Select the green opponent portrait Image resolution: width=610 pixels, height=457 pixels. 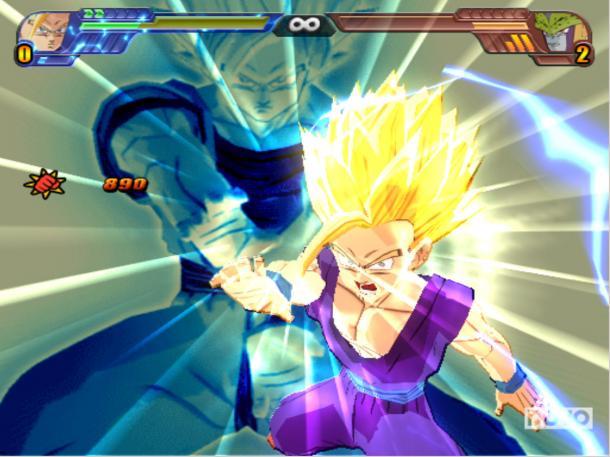[564, 30]
